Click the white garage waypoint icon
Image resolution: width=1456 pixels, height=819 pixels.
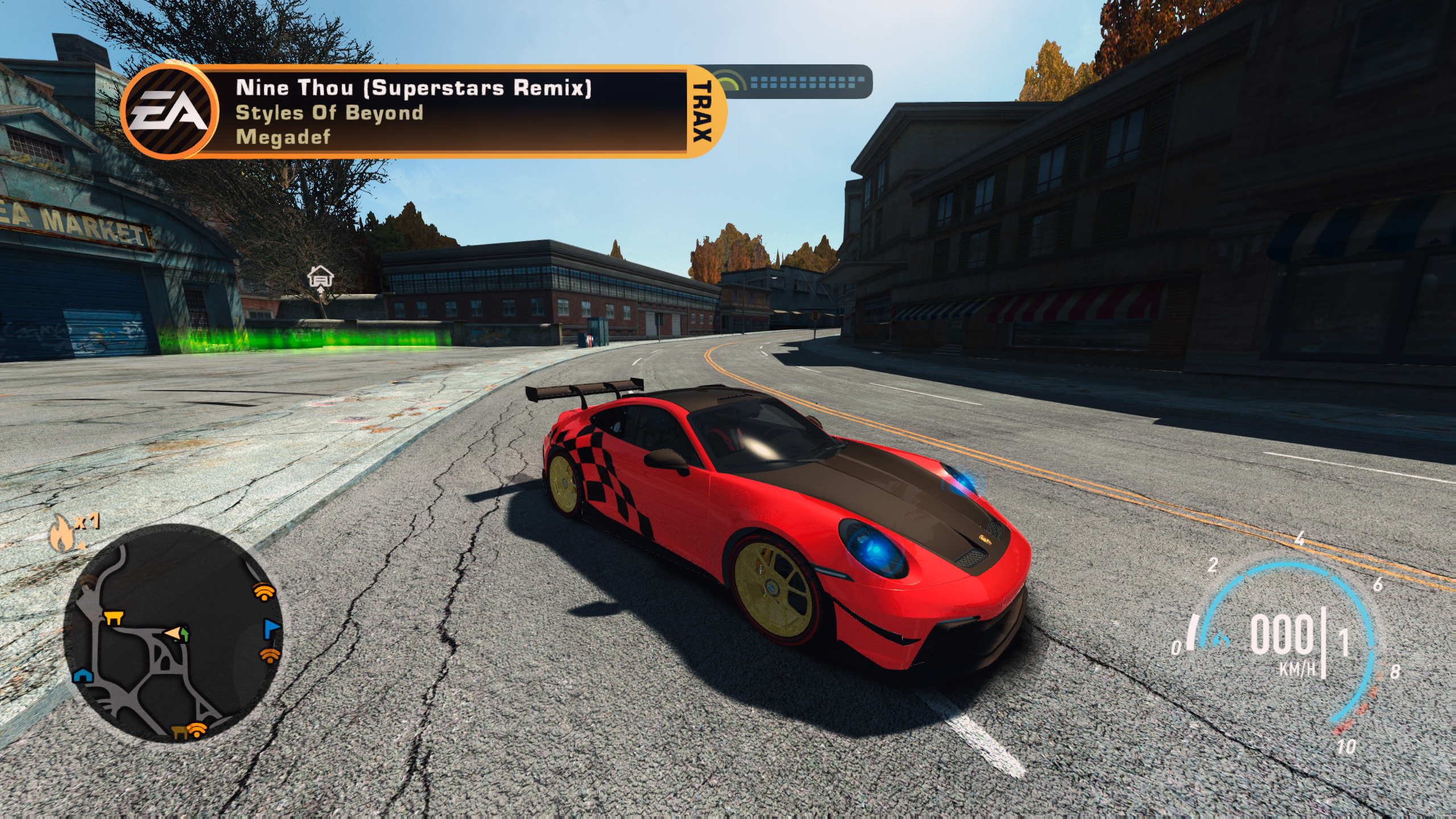pyautogui.click(x=320, y=278)
